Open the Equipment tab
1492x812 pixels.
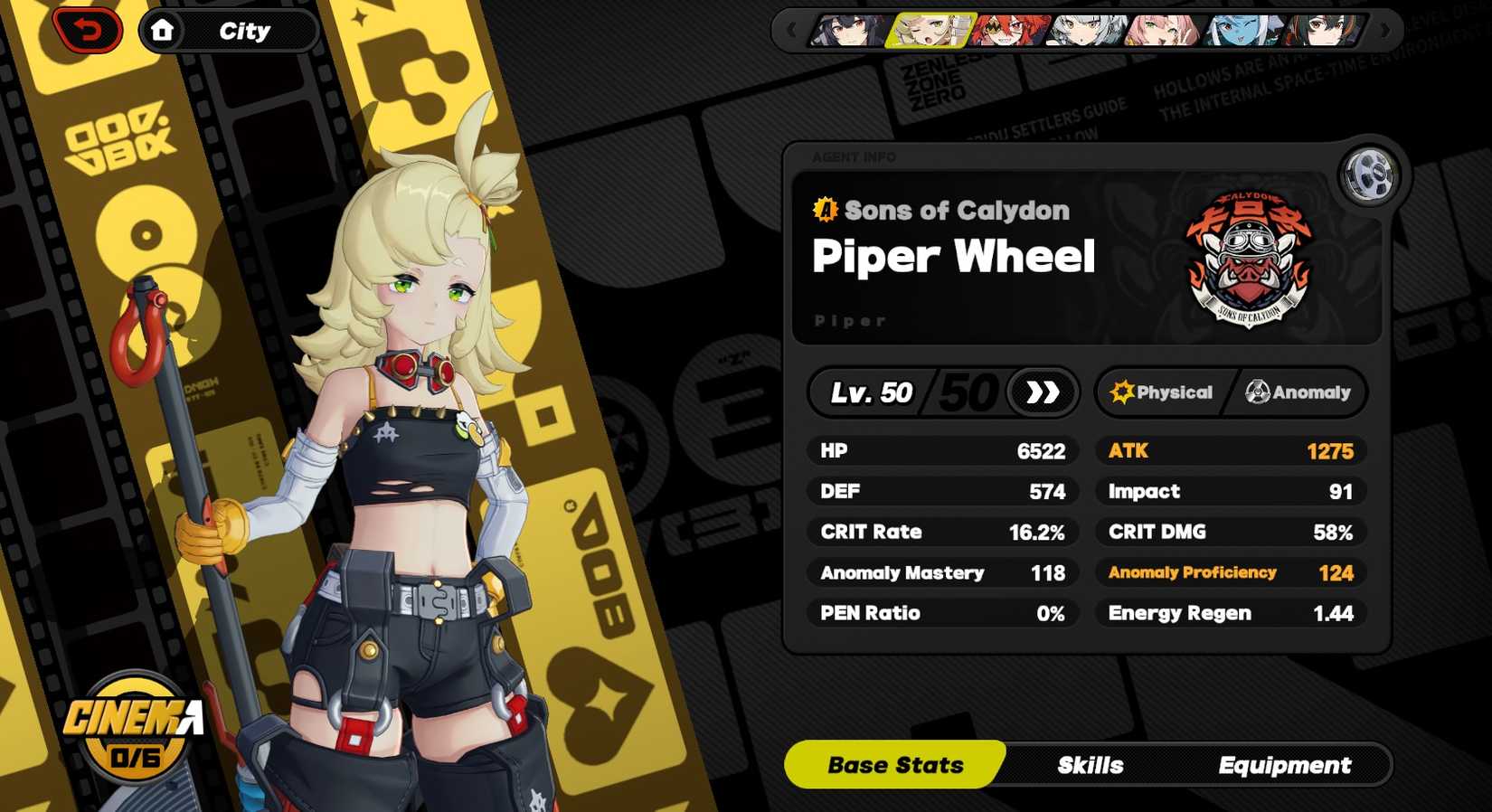coord(1284,765)
